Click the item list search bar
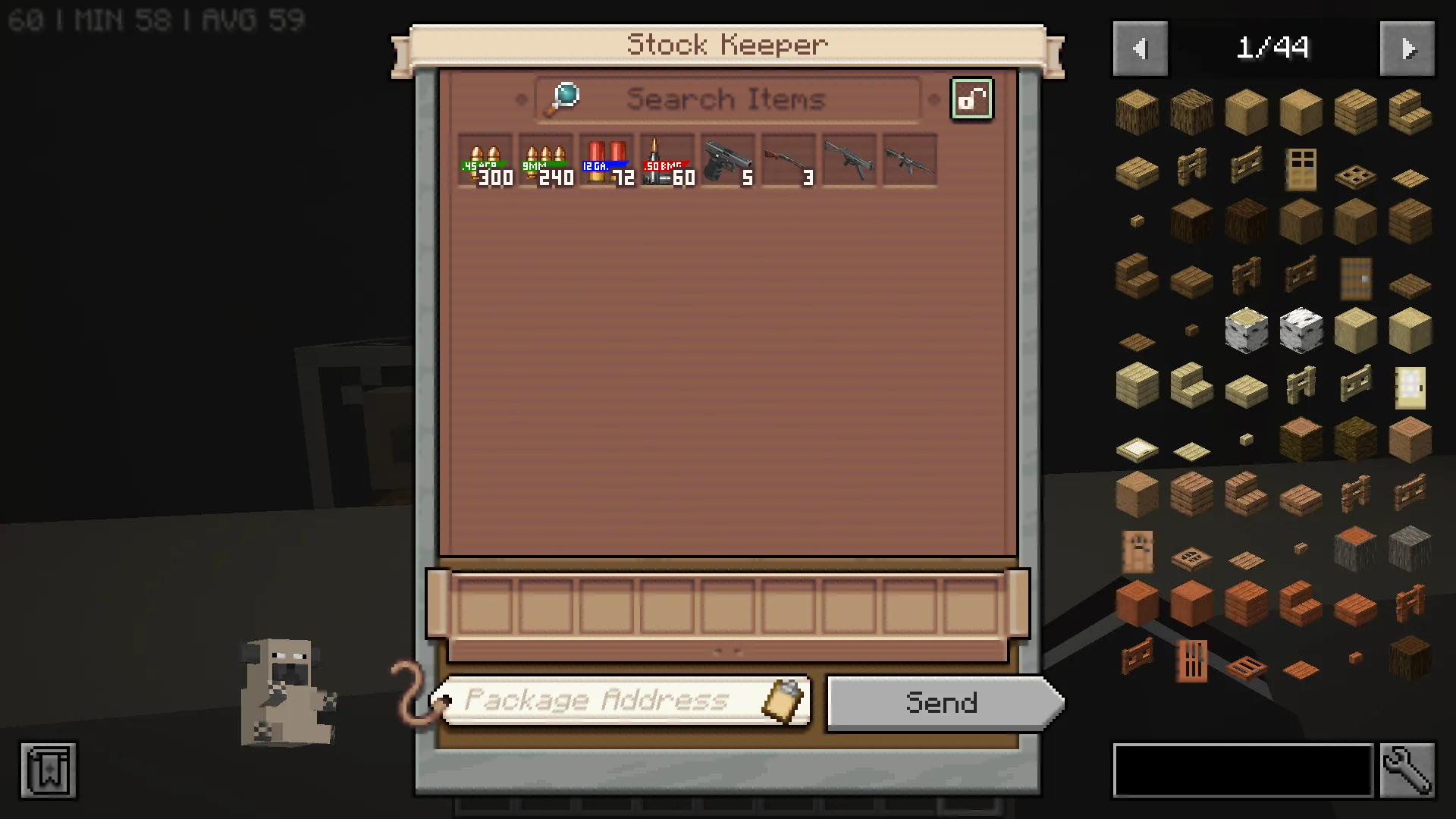1456x819 pixels. click(x=1243, y=770)
